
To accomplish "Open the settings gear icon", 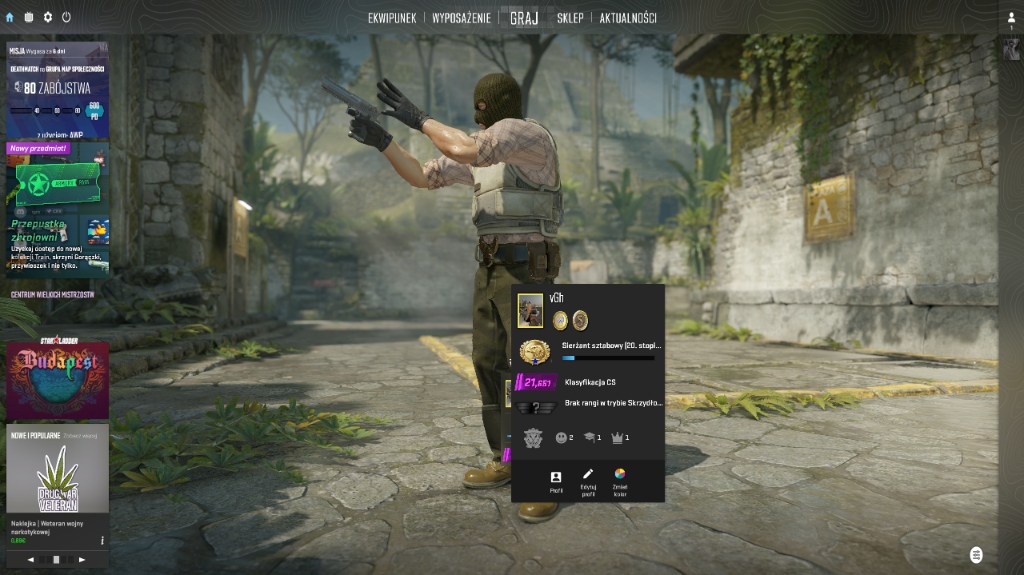I will point(47,17).
